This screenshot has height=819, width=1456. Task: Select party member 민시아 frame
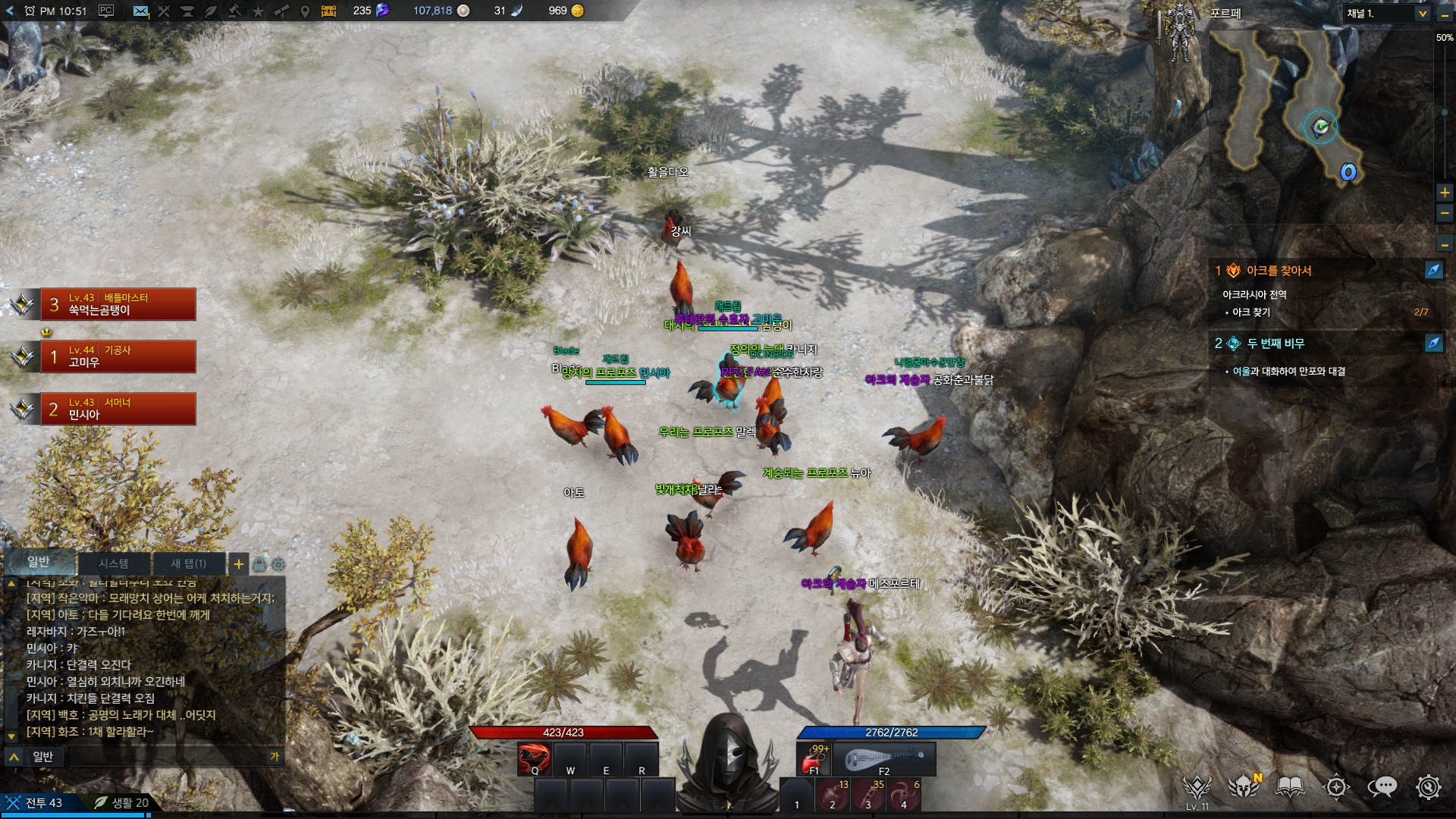(118, 409)
